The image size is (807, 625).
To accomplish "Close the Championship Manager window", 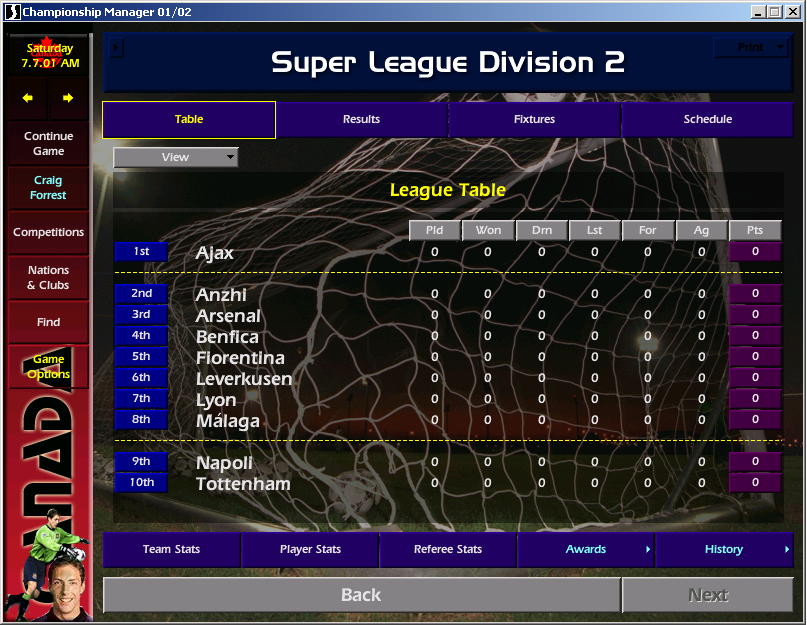I will click(793, 11).
